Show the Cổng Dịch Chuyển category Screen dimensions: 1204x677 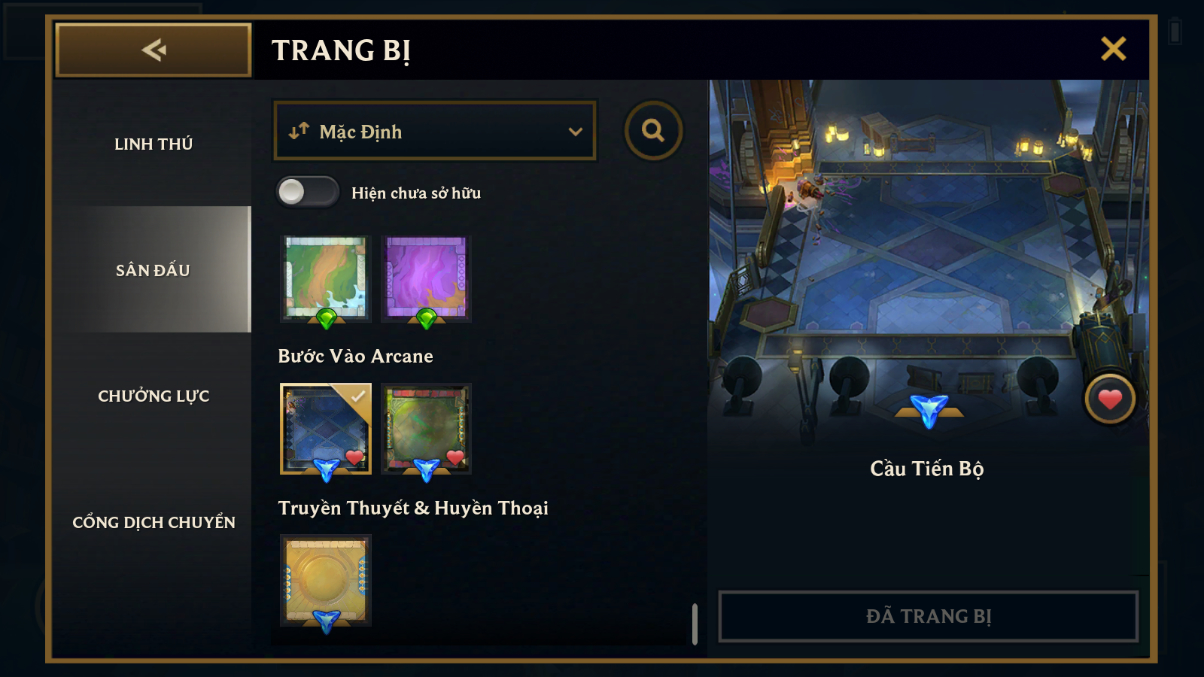pyautogui.click(x=153, y=522)
